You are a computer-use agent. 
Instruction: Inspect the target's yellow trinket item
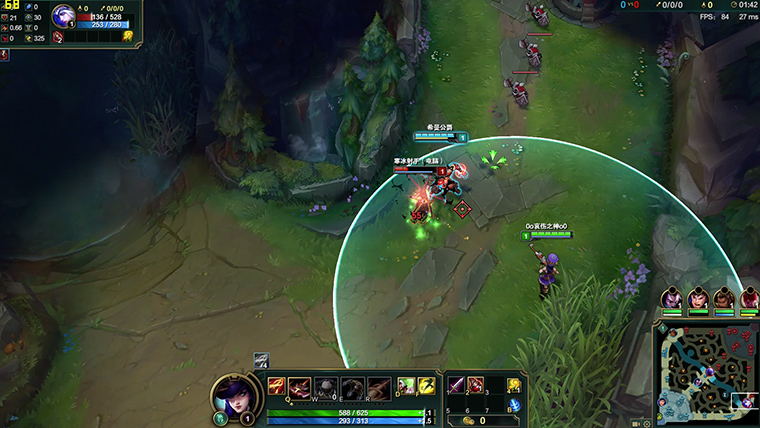tap(128, 37)
